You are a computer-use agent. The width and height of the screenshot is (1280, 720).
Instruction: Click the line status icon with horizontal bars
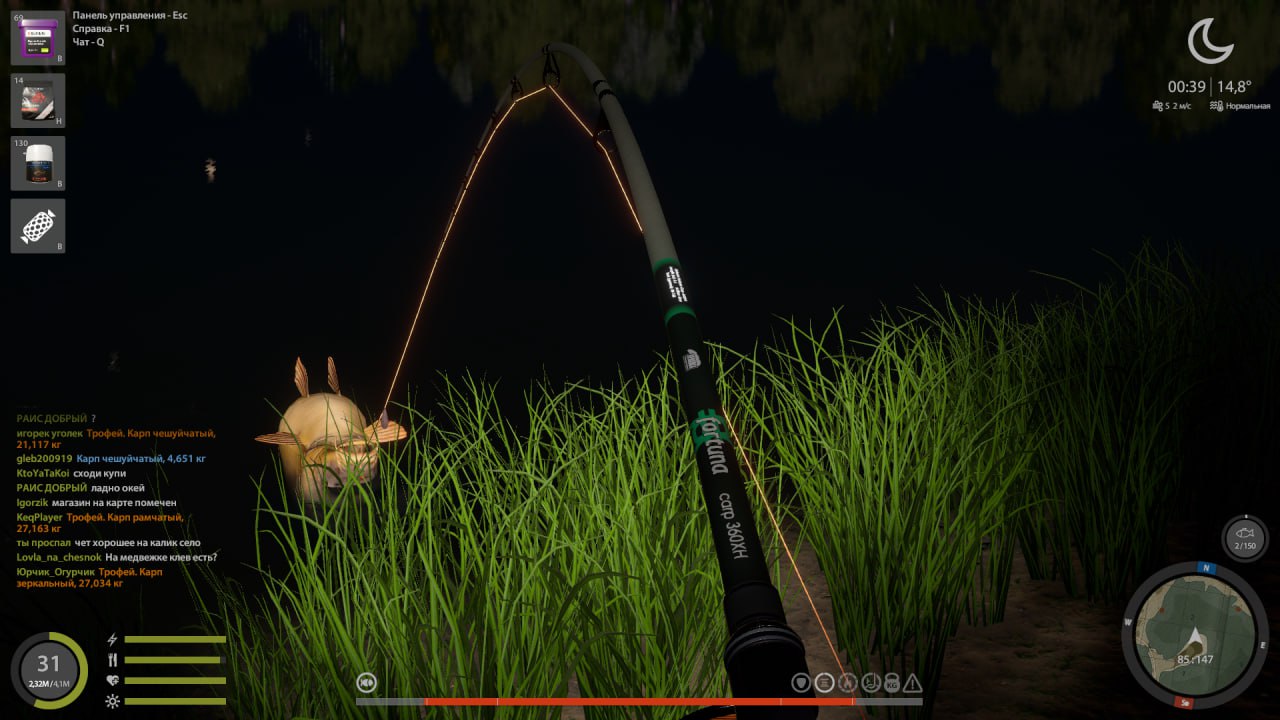824,683
